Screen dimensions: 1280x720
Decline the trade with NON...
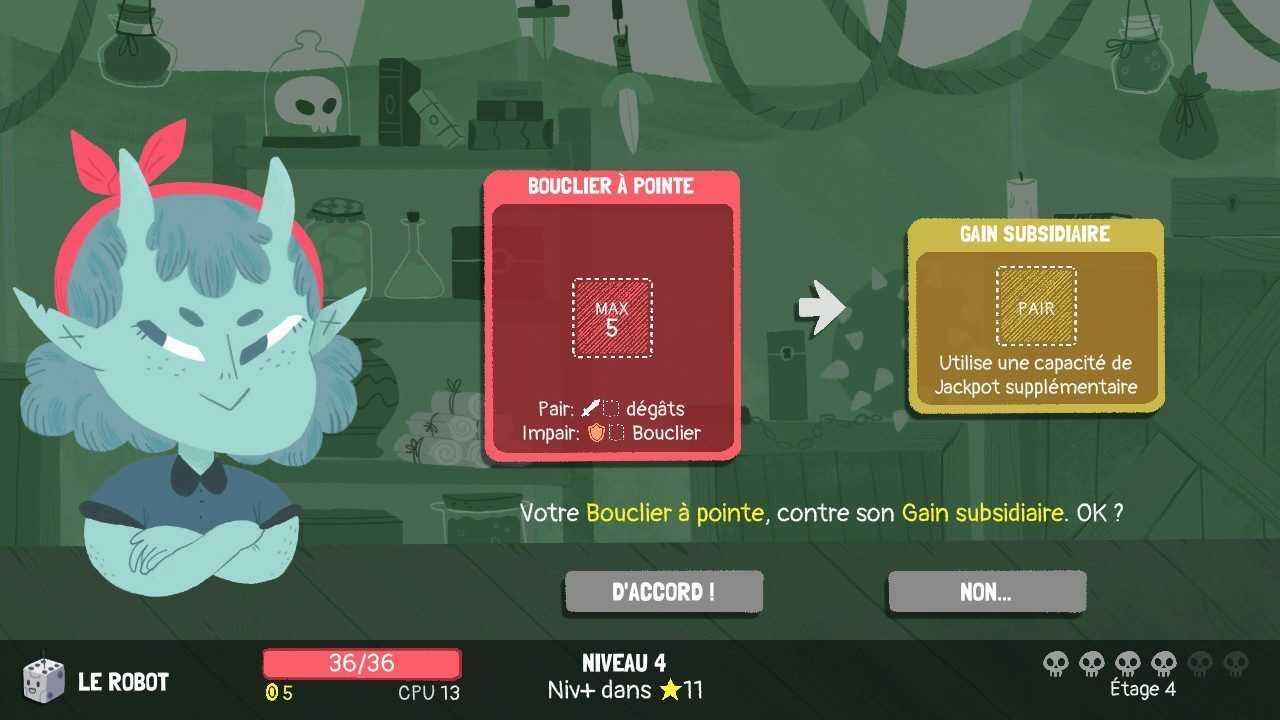(x=986, y=591)
